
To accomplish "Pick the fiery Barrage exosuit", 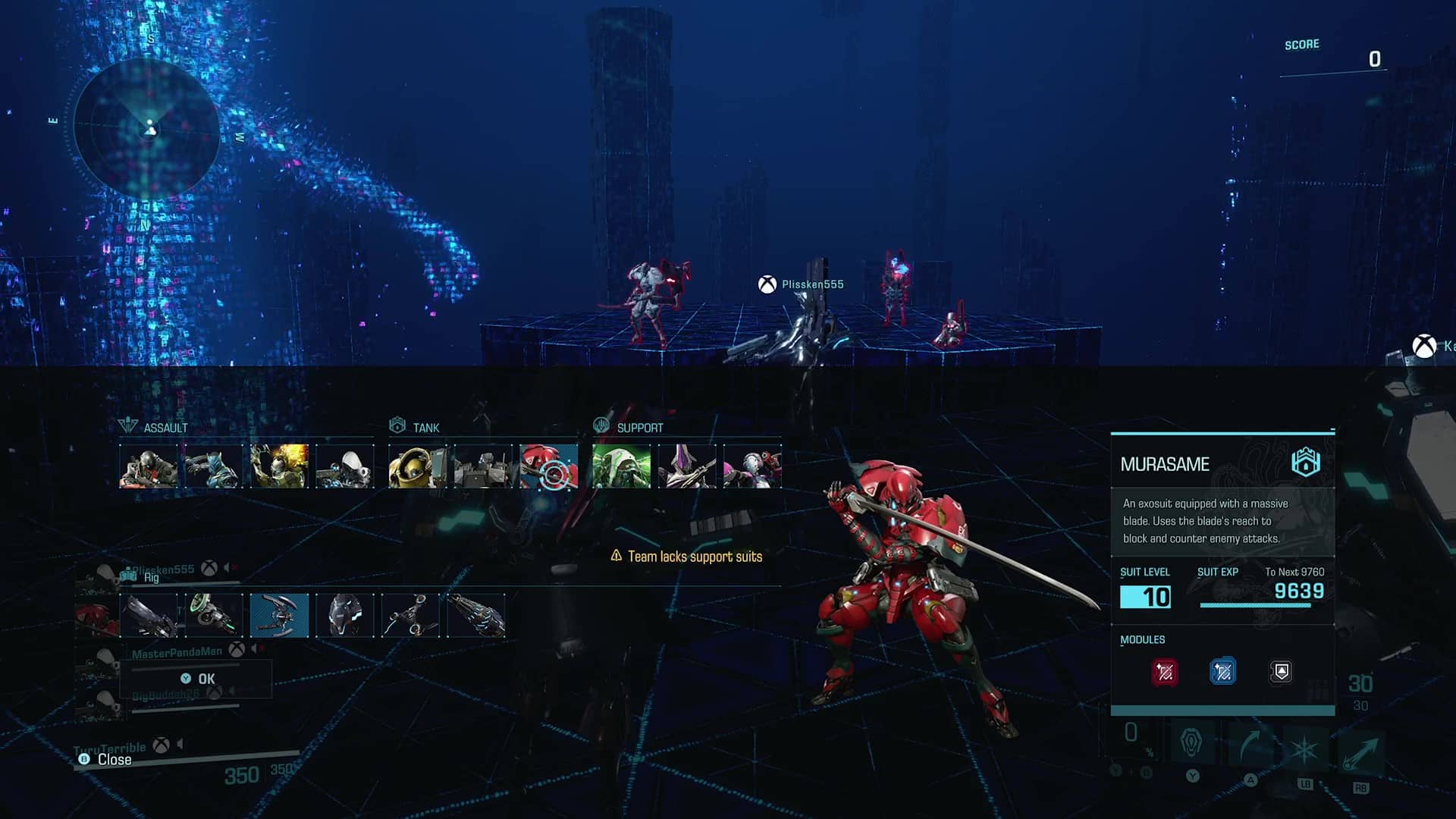I will (280, 466).
